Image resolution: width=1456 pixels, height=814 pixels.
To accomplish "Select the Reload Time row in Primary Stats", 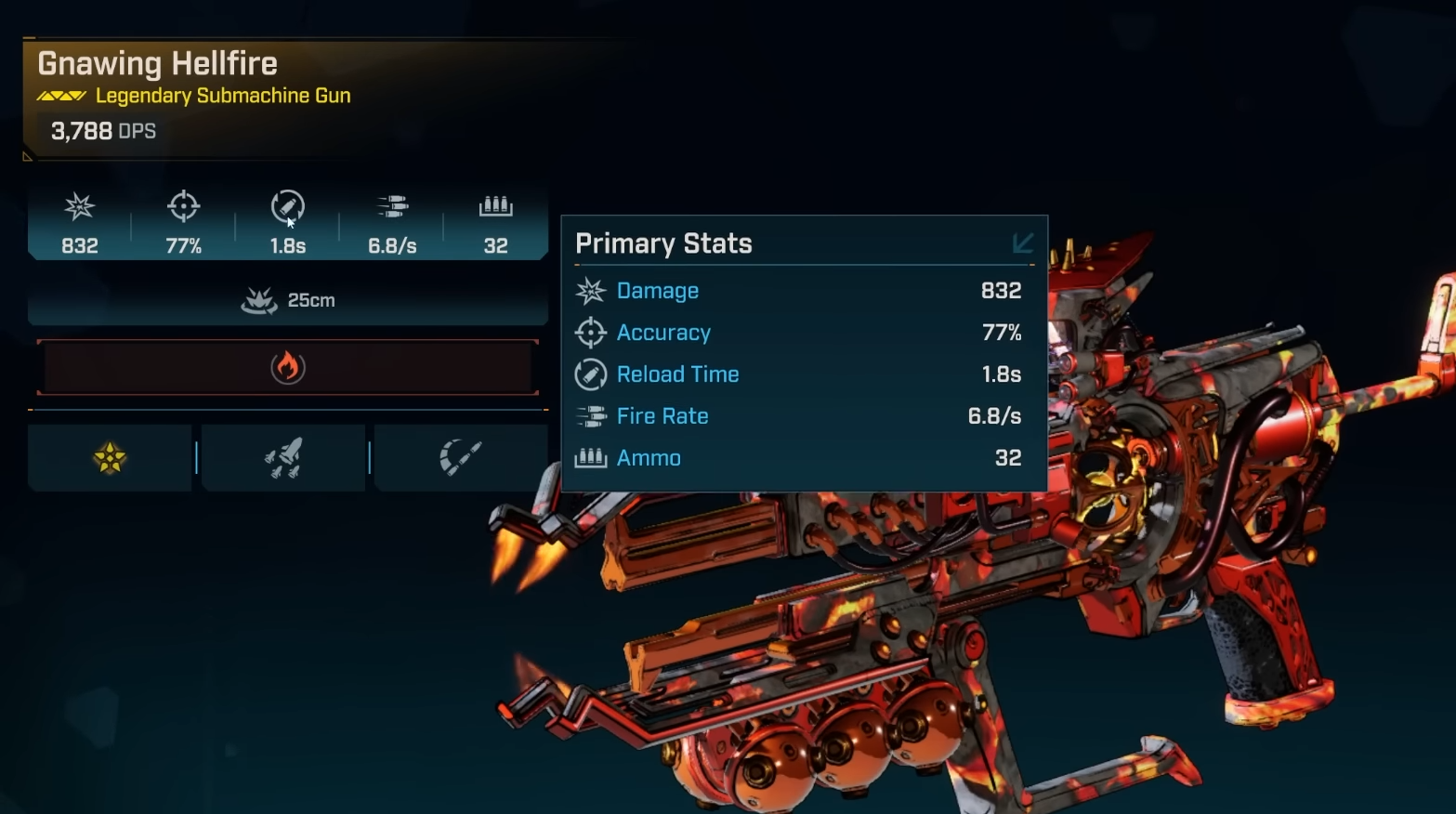I will [x=804, y=374].
